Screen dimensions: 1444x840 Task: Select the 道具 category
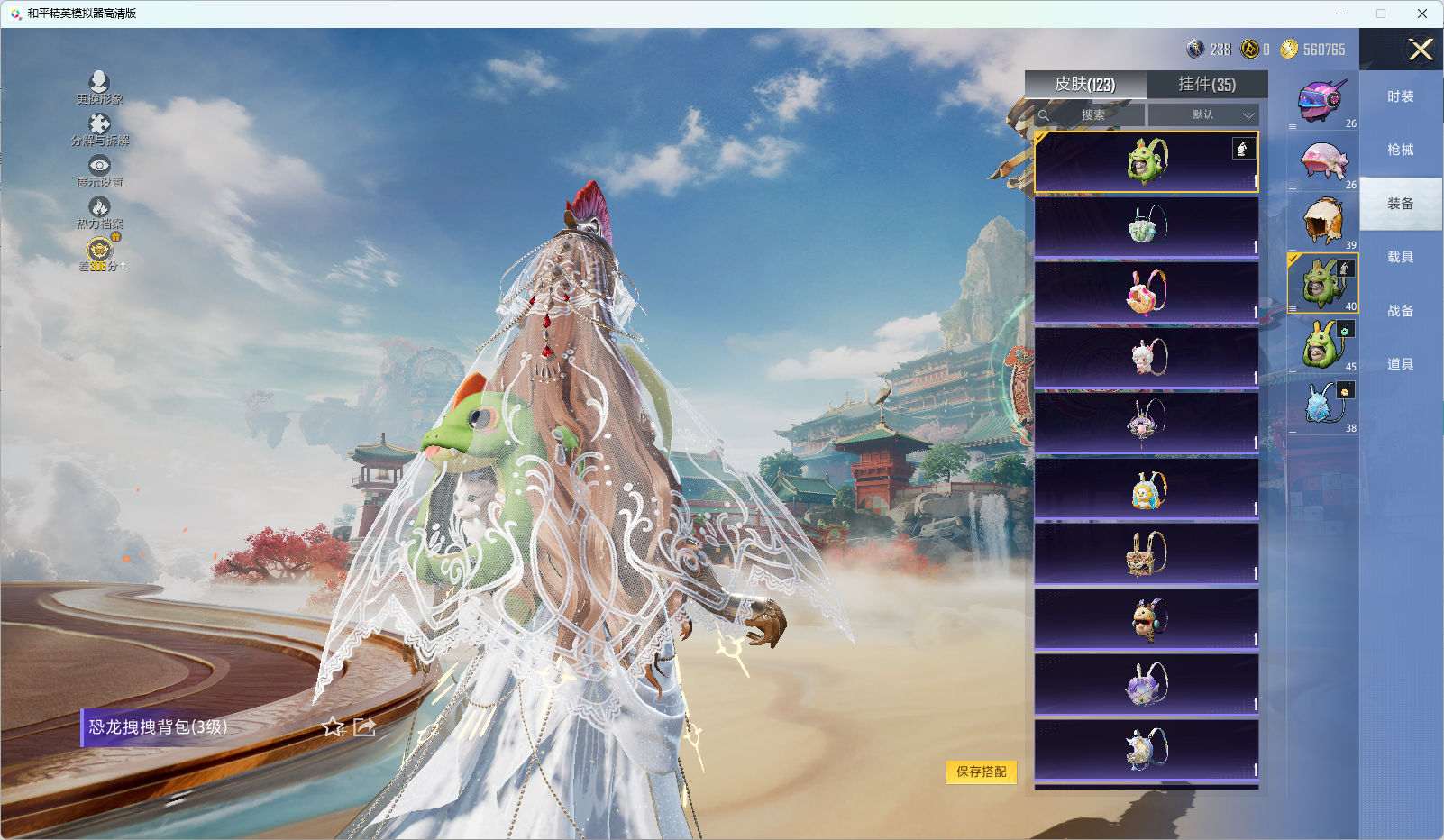point(1400,364)
